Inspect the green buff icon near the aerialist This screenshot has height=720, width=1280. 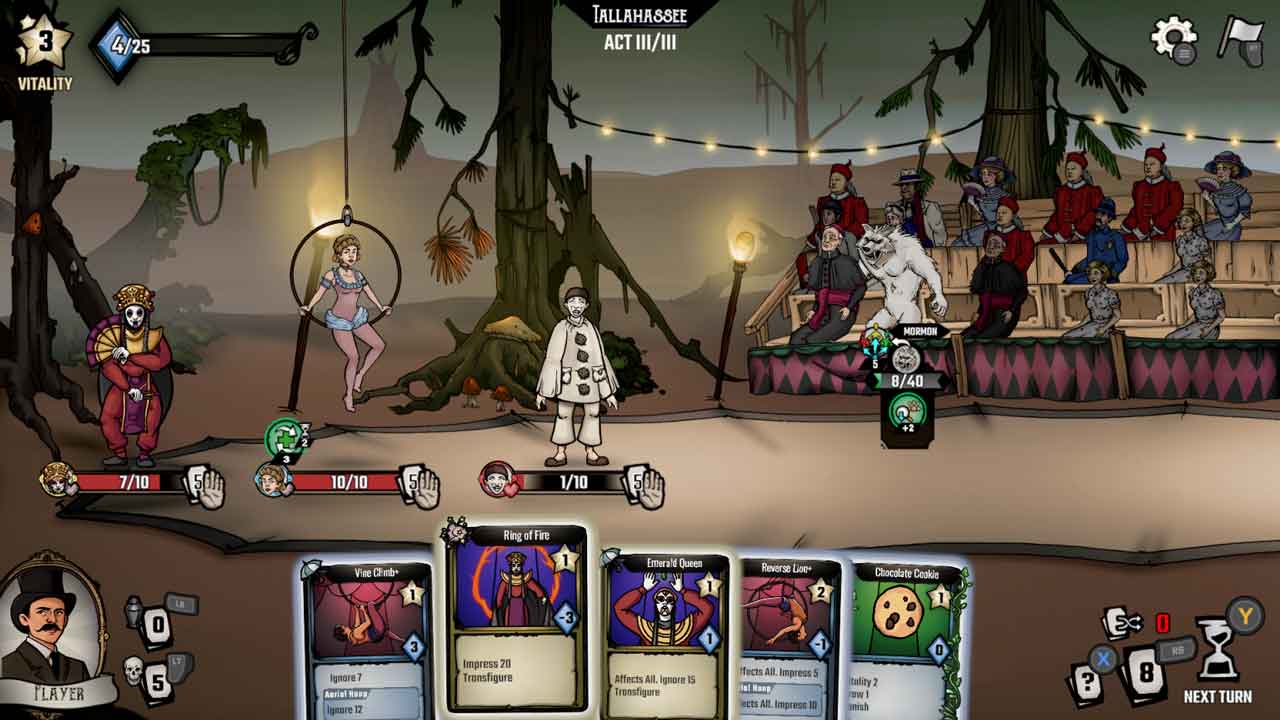click(x=284, y=437)
